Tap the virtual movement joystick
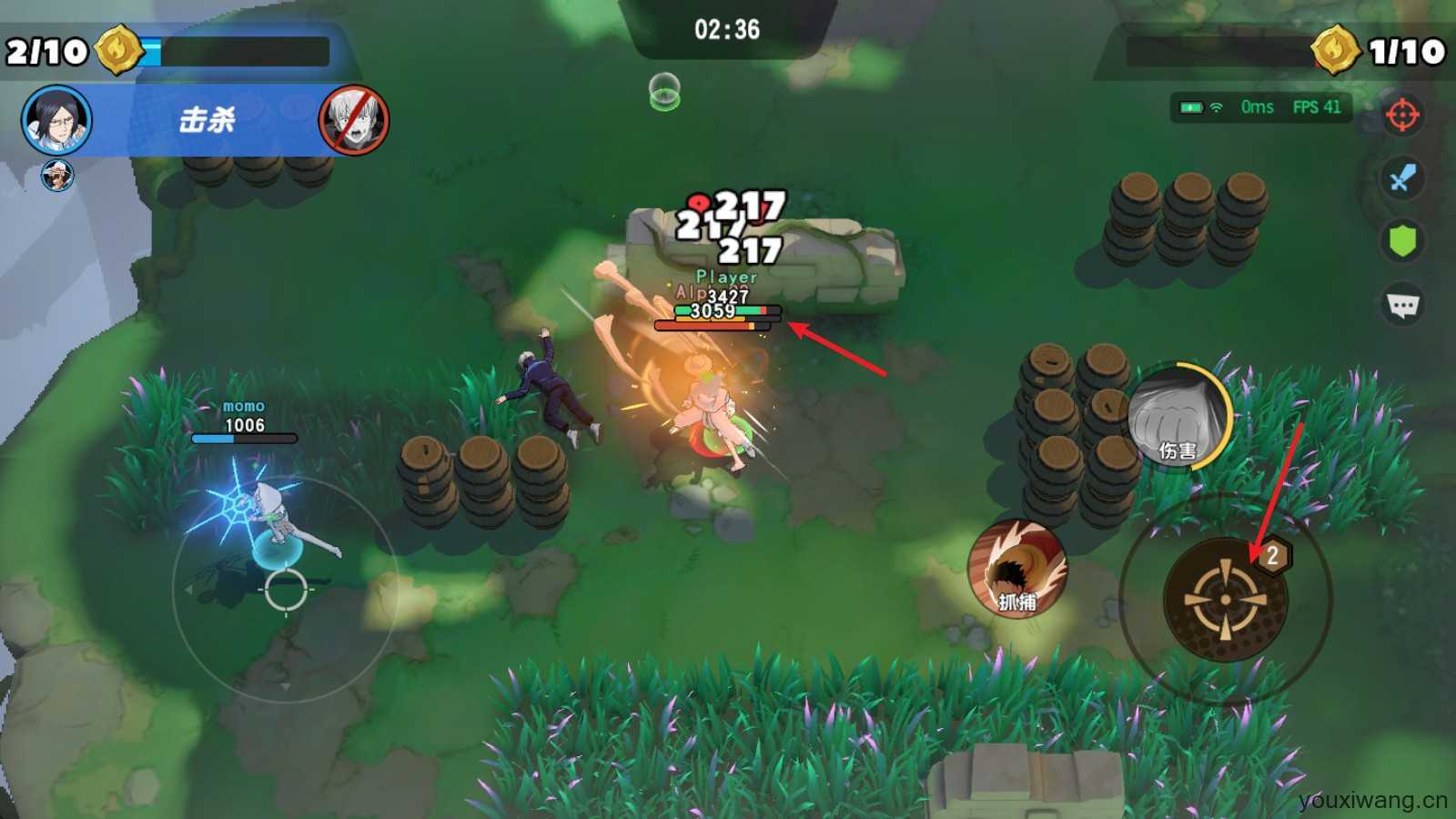The image size is (1456, 819). [286, 589]
